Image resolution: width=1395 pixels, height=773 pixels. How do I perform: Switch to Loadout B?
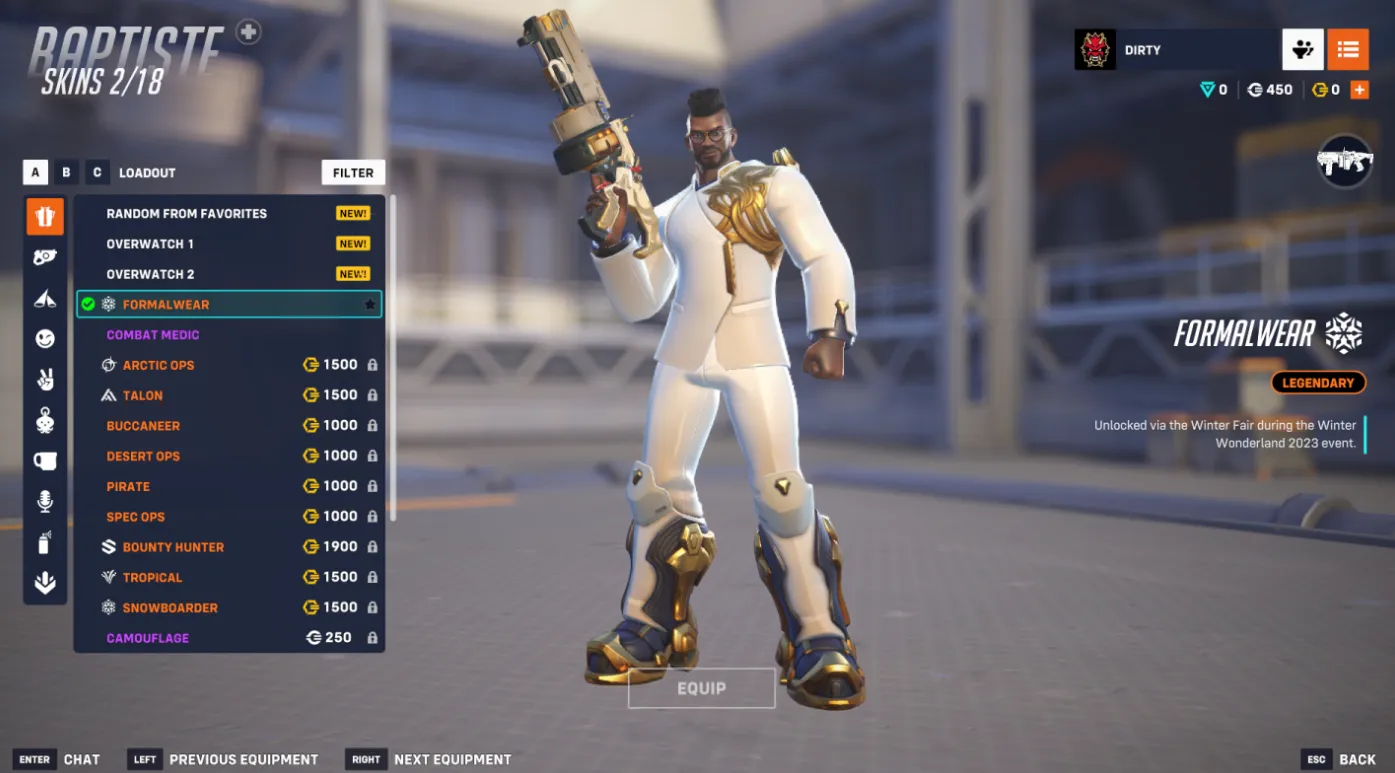[x=66, y=172]
